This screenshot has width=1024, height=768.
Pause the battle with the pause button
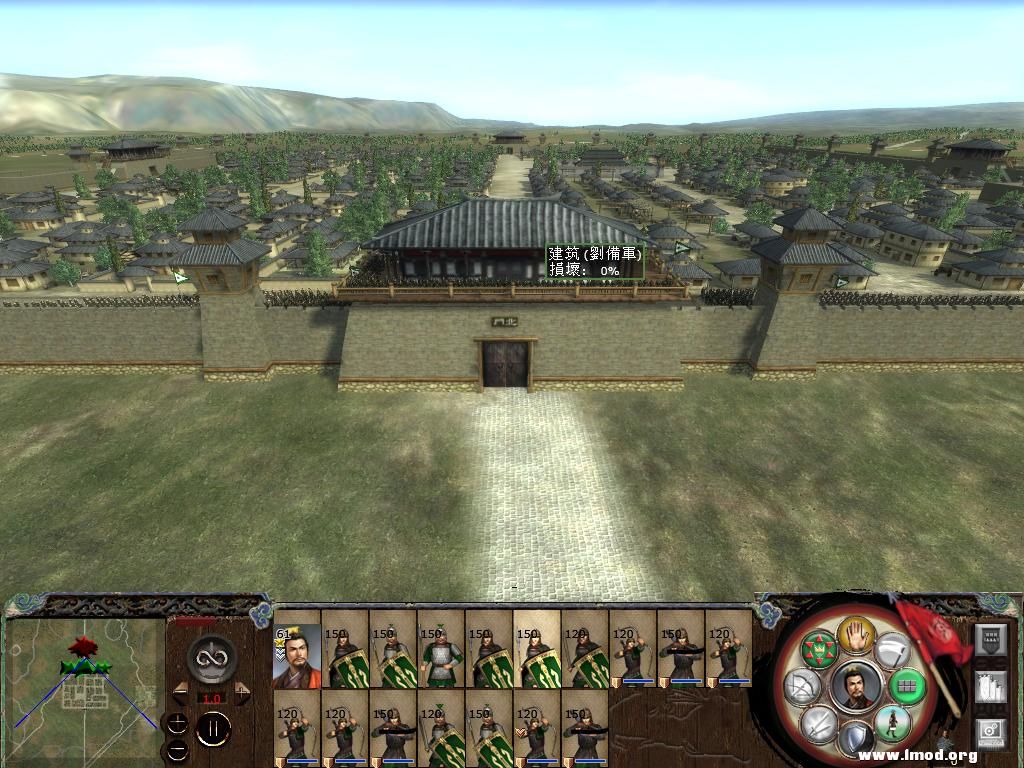[x=213, y=728]
